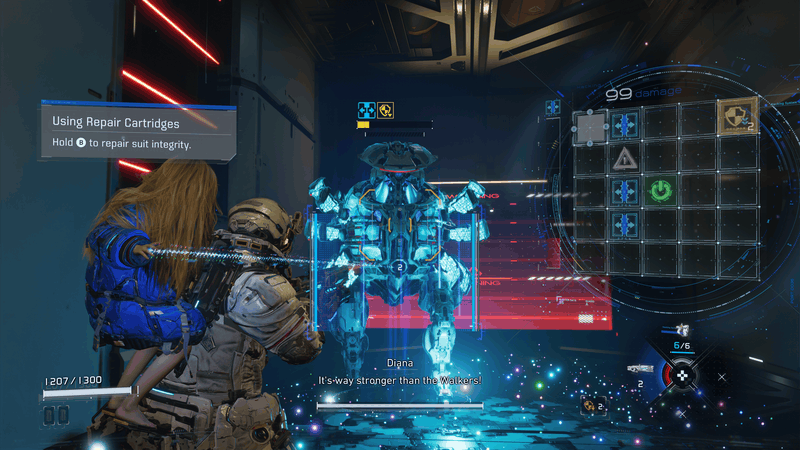Pick the blue arrow node in the grid's top row
The image size is (800, 450).
626,125
